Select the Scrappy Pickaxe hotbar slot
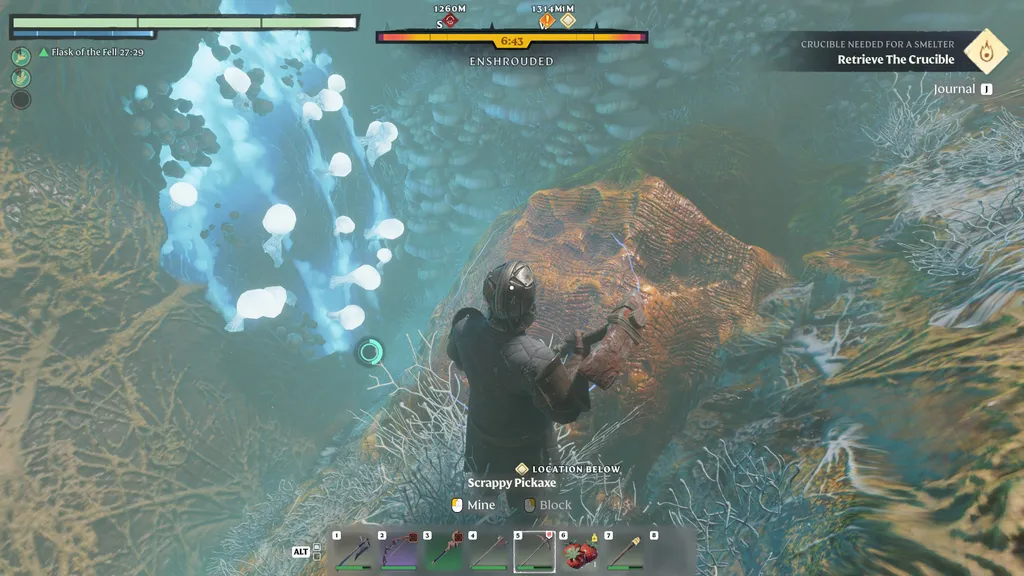Image resolution: width=1024 pixels, height=576 pixels. click(534, 551)
